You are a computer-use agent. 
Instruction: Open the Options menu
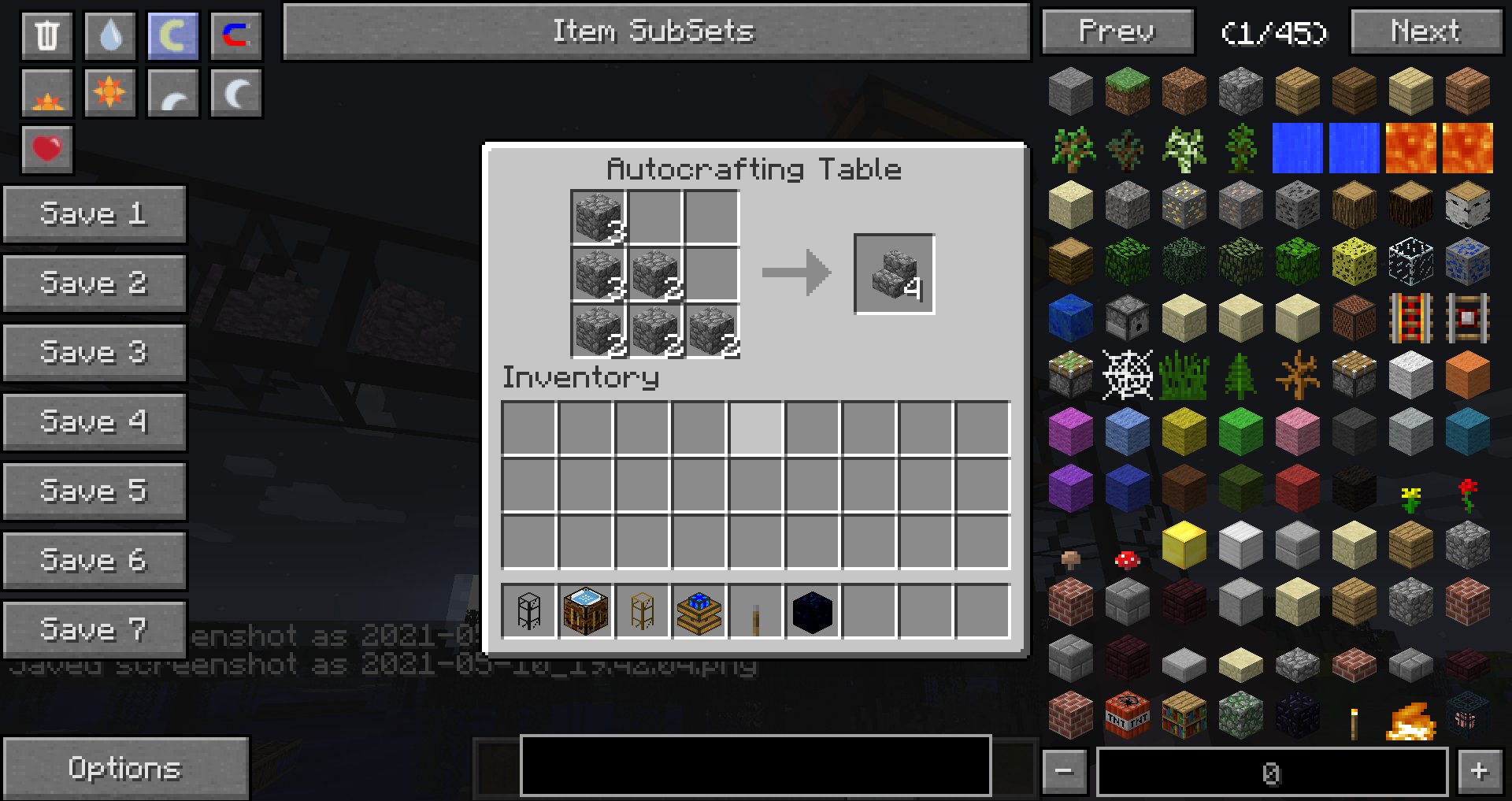(125, 768)
